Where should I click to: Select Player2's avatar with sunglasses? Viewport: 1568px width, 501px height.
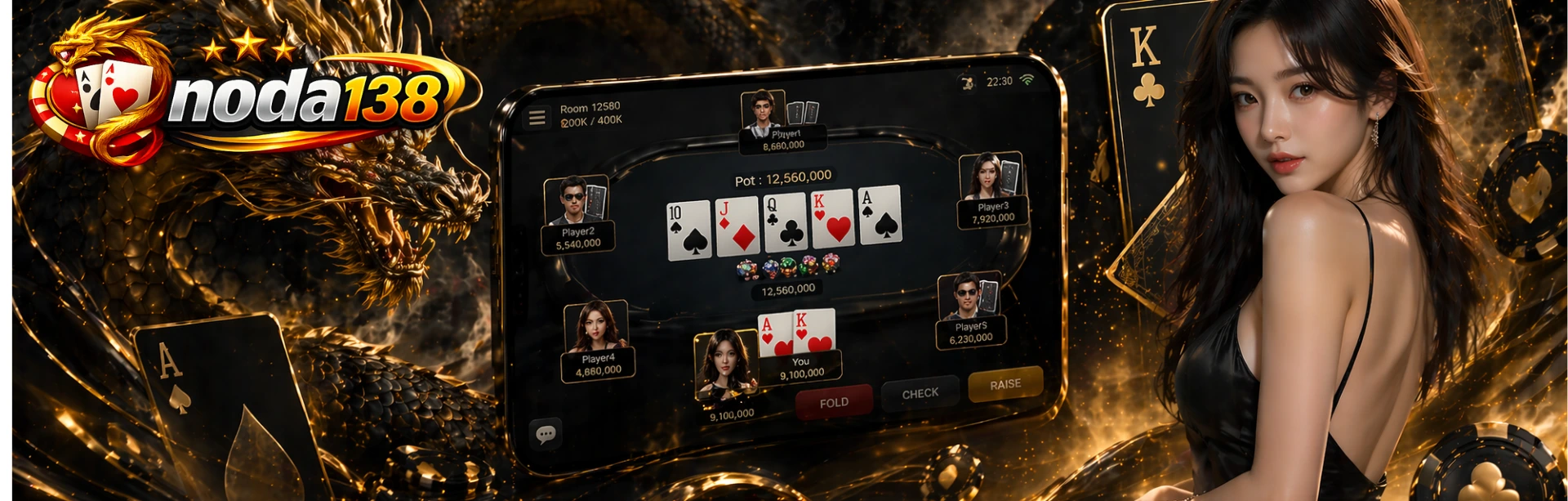pyautogui.click(x=573, y=199)
